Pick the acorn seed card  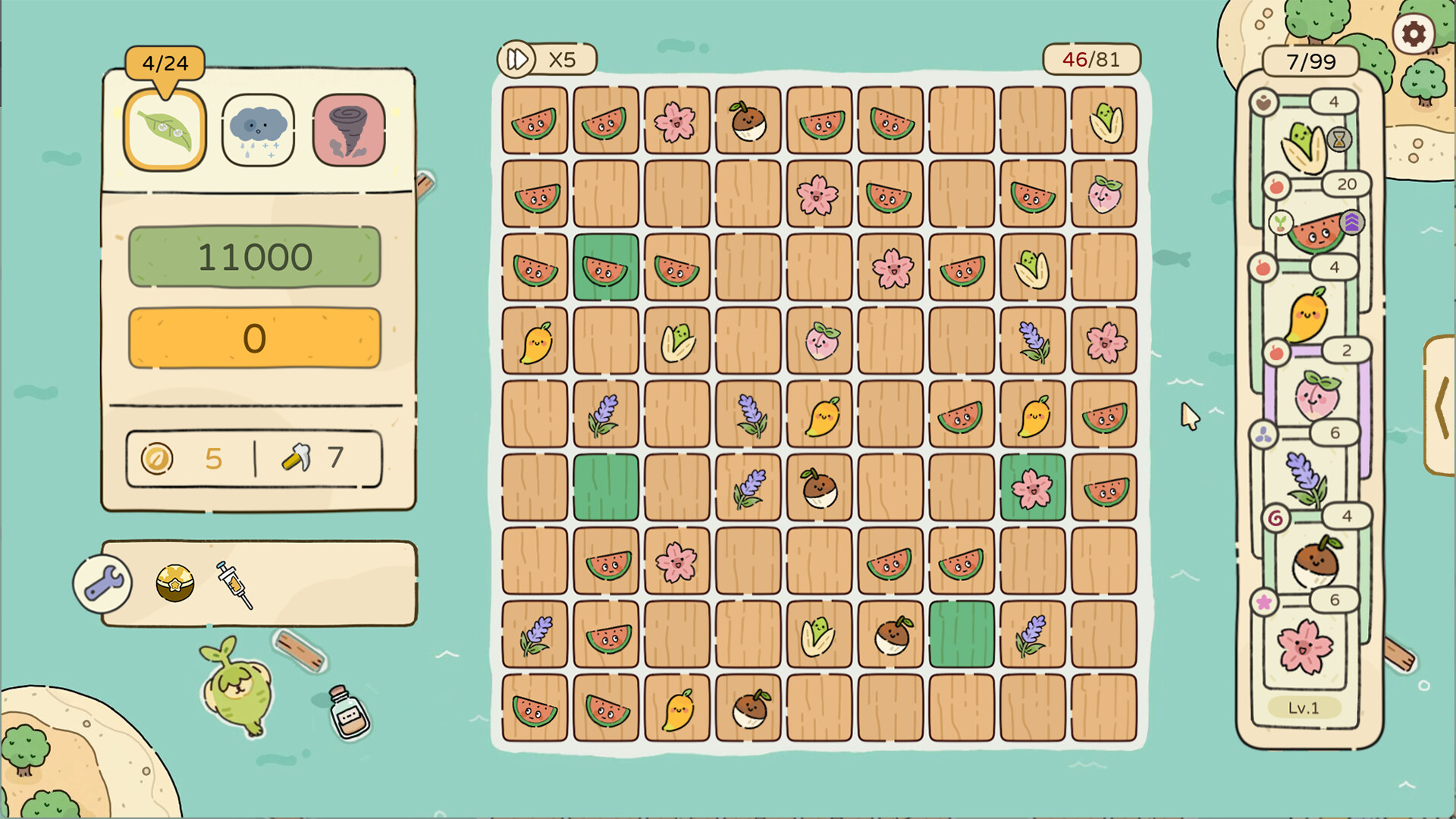[1316, 561]
